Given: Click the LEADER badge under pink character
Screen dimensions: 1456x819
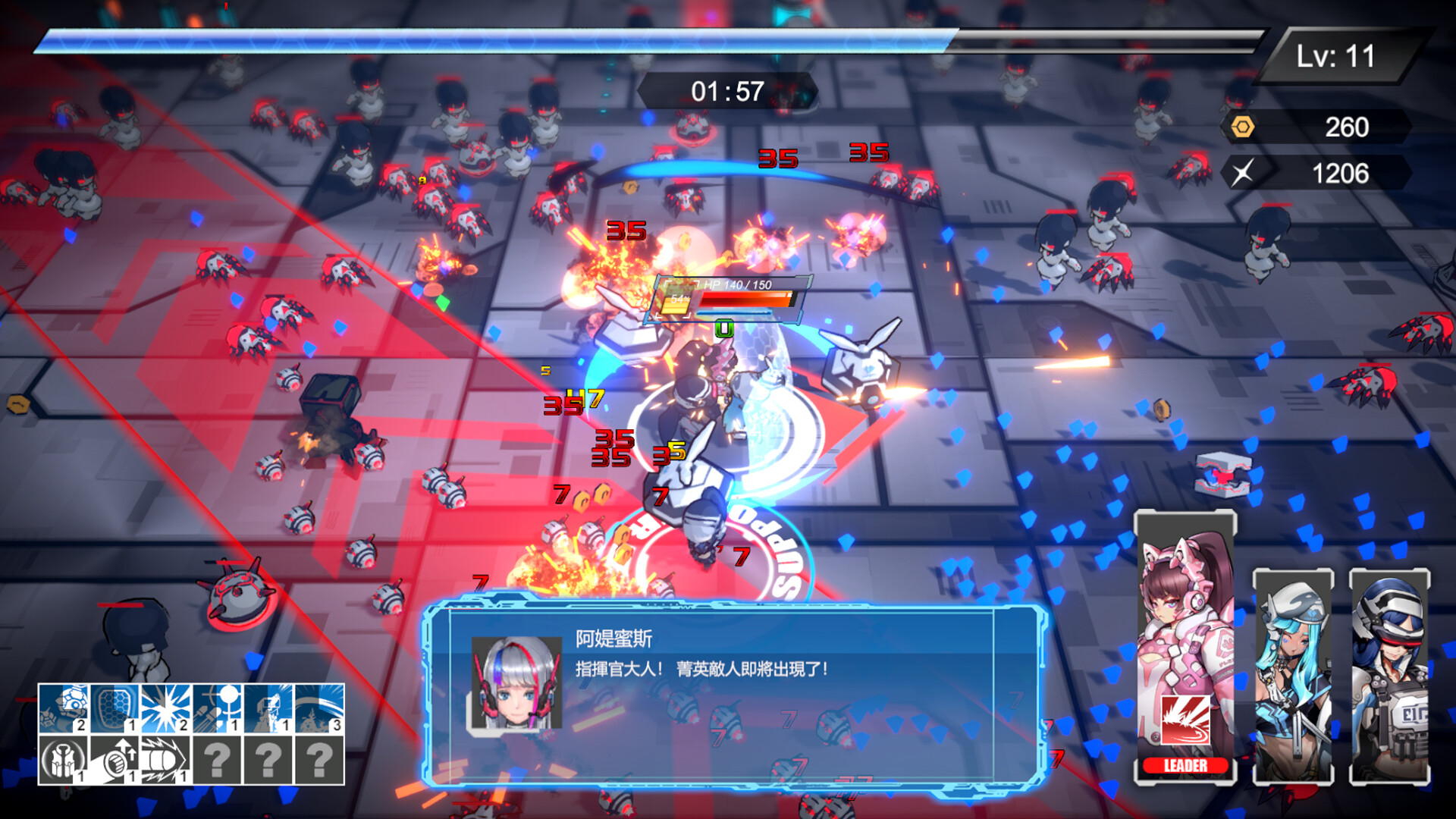Looking at the screenshot, I should click(x=1185, y=766).
